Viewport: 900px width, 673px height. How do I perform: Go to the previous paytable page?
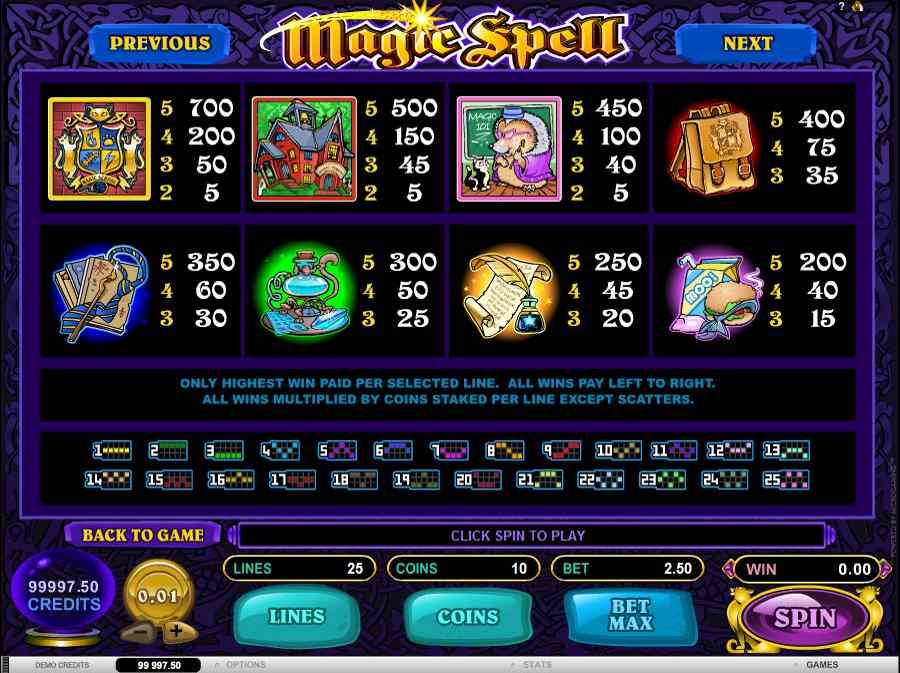coord(160,43)
